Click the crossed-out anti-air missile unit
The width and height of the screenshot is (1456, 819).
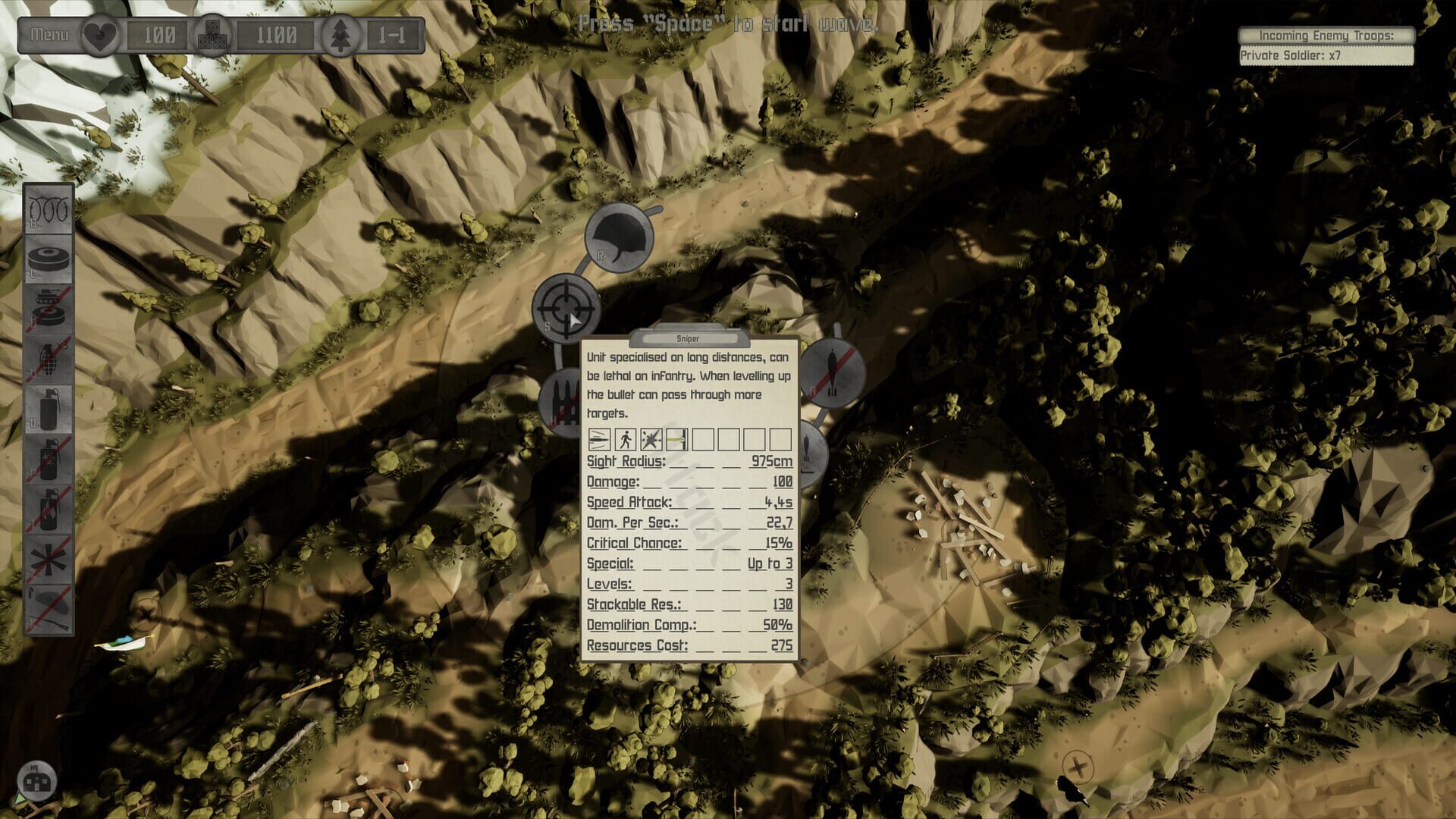[x=833, y=372]
